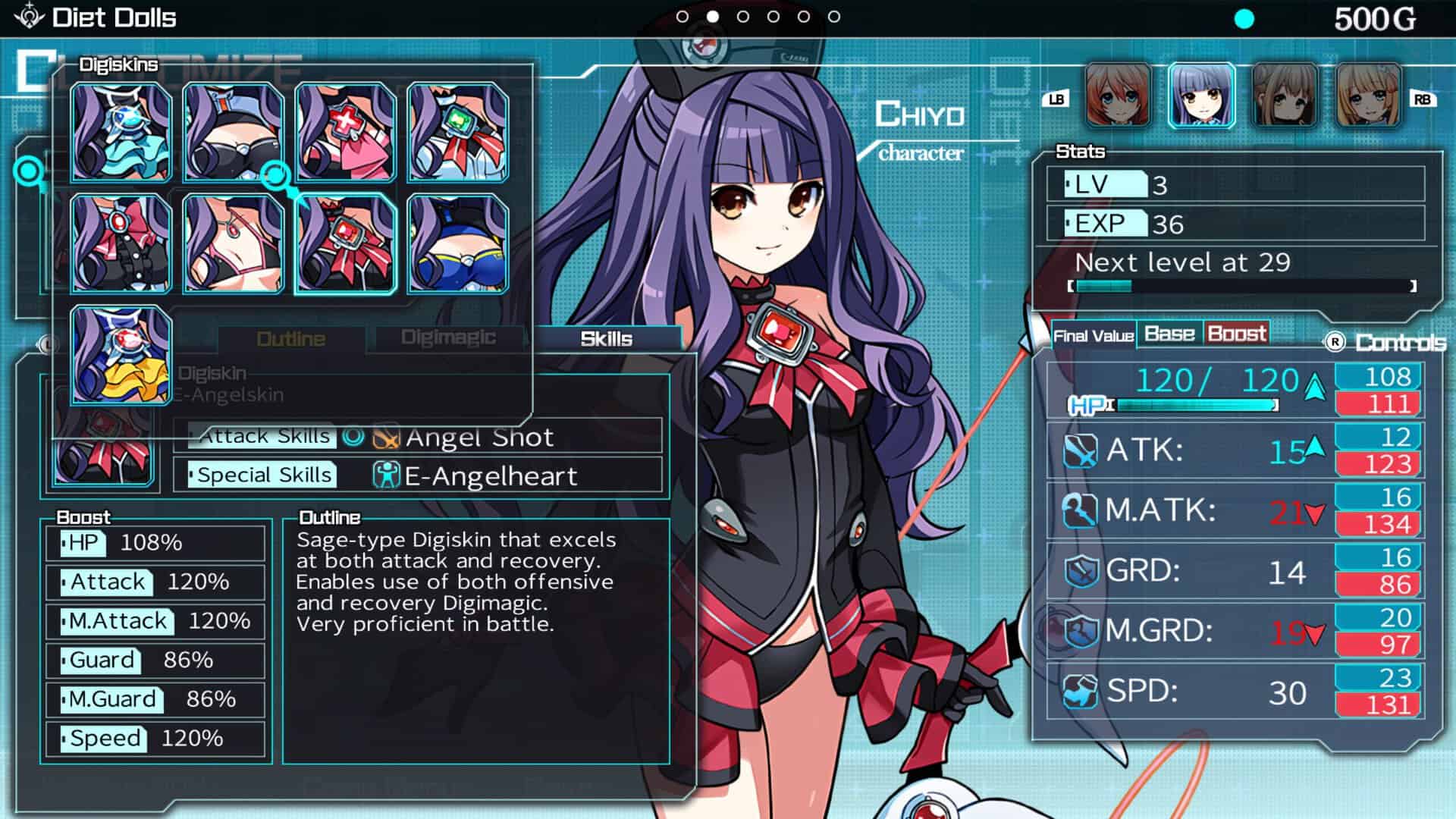The image size is (1456, 819).
Task: Choose the pink nurse cross Digiskin
Action: [345, 133]
